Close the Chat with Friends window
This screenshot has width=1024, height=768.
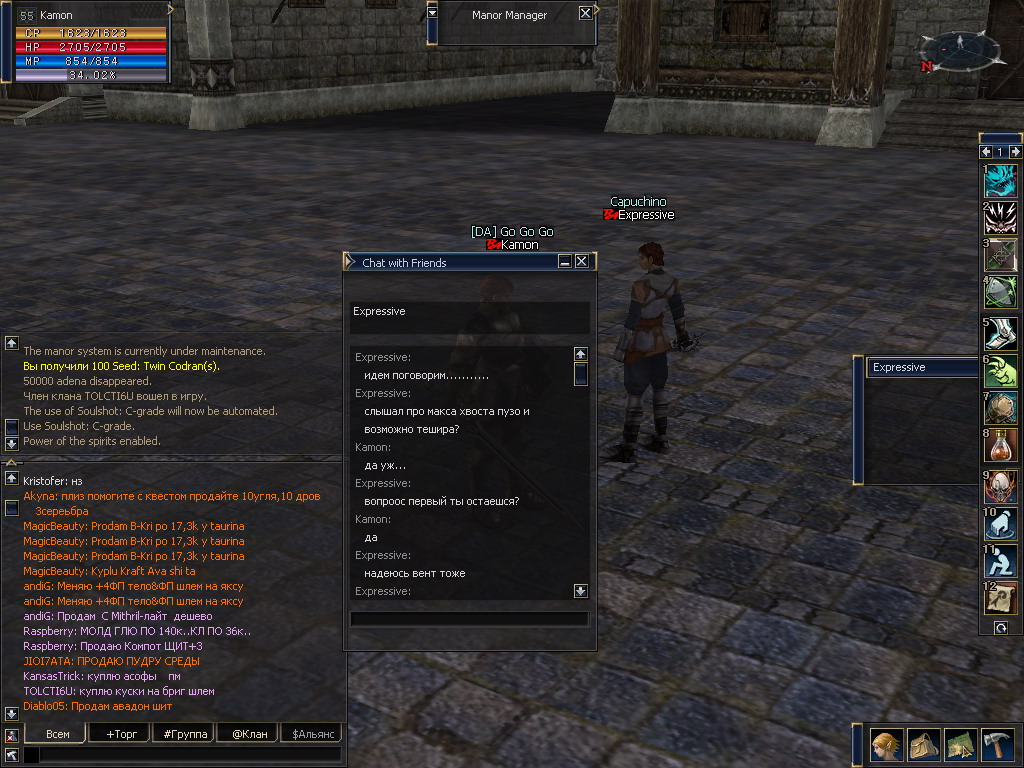coord(581,262)
